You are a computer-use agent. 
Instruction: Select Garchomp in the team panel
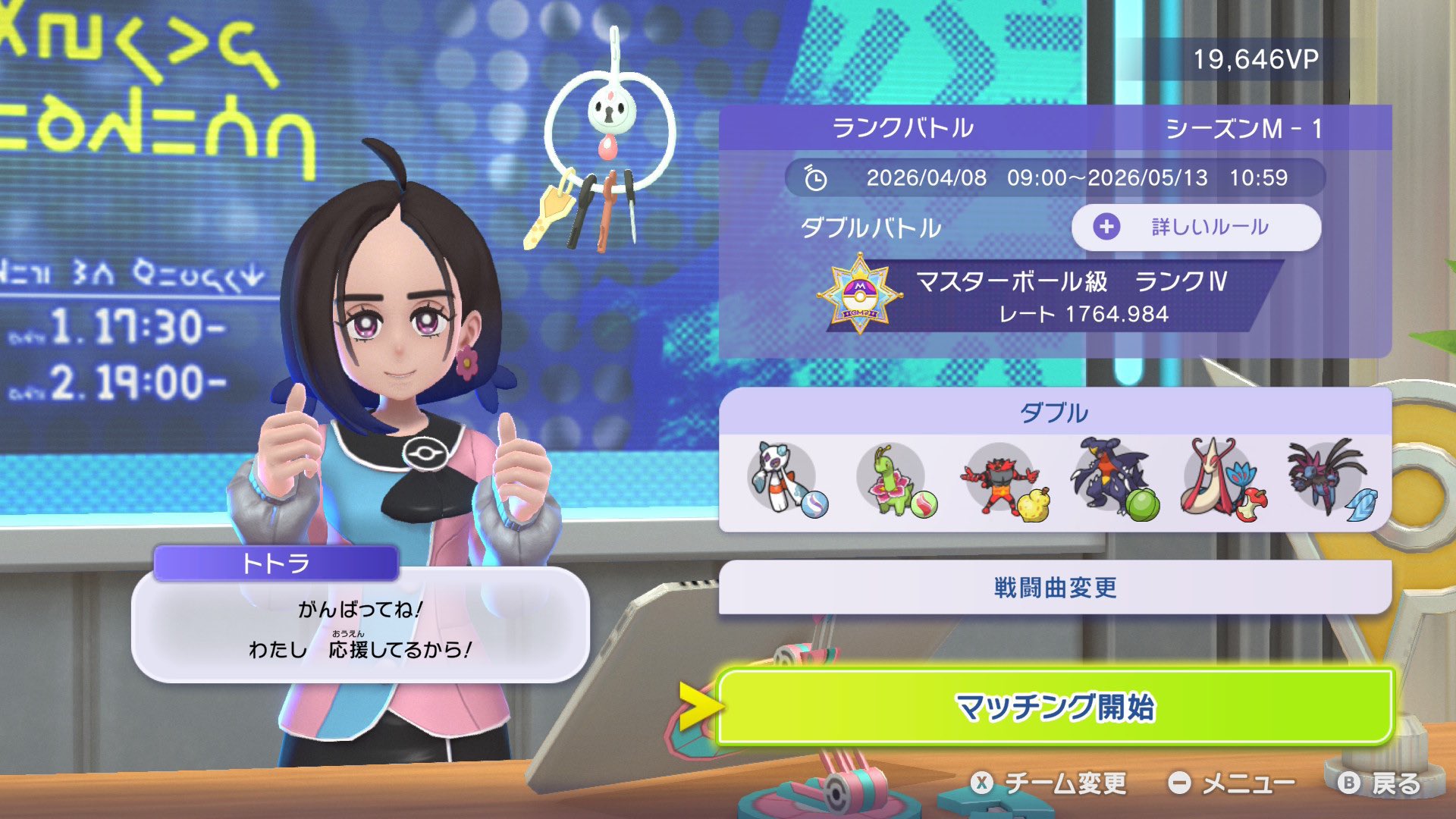coord(1110,479)
